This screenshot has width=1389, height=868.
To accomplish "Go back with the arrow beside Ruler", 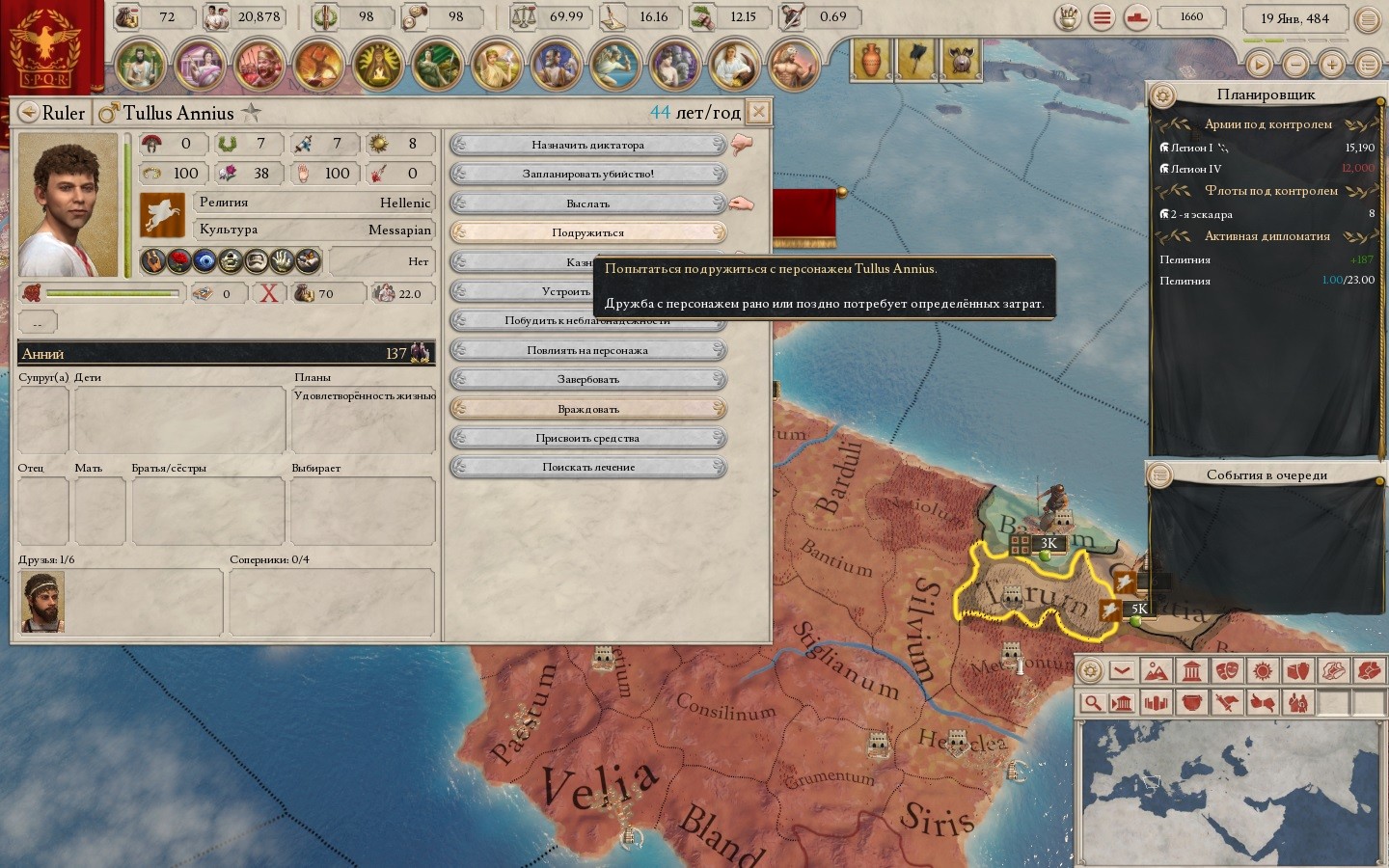I will pyautogui.click(x=28, y=113).
